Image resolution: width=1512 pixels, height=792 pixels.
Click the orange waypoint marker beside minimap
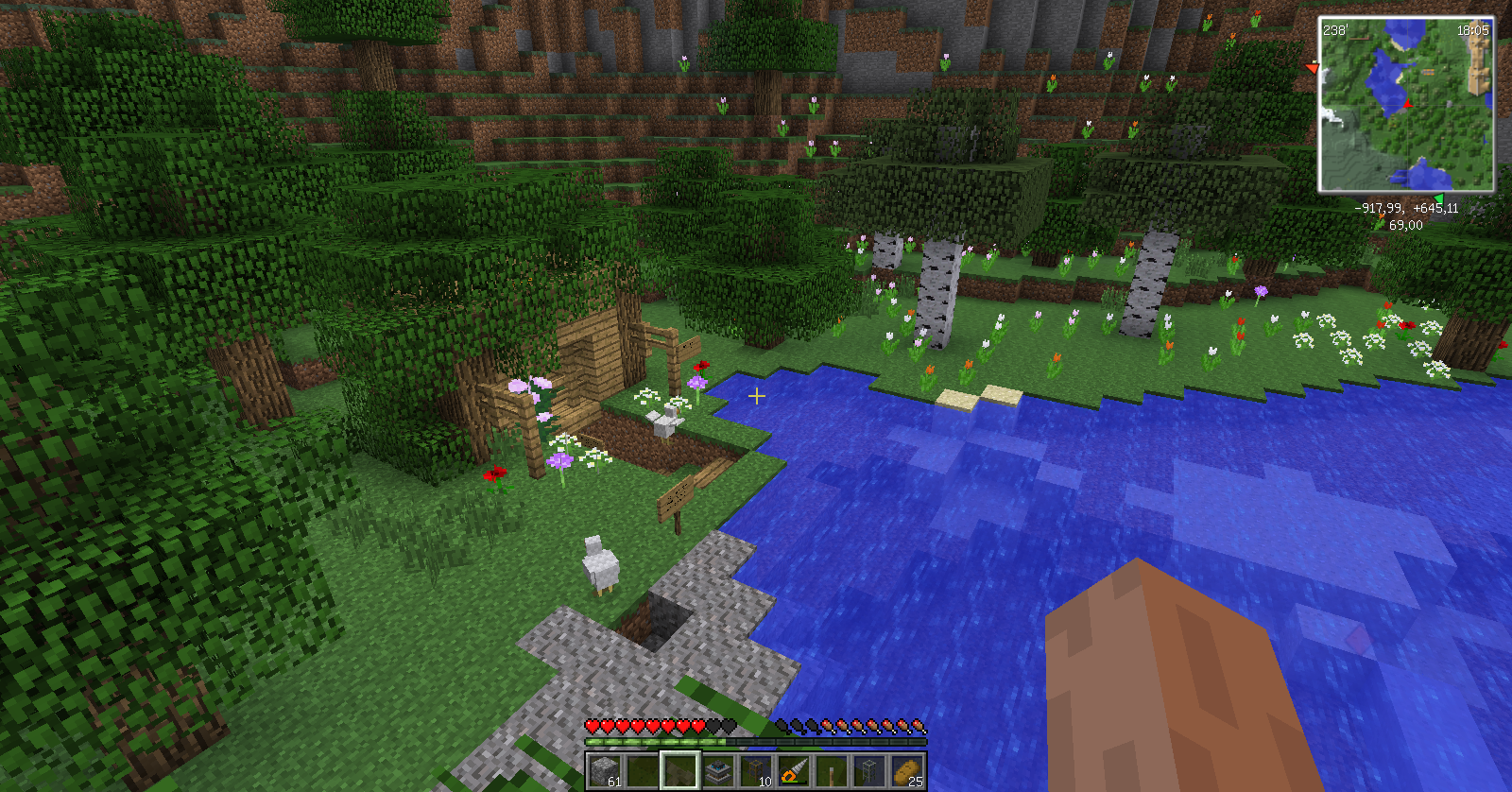point(1312,68)
